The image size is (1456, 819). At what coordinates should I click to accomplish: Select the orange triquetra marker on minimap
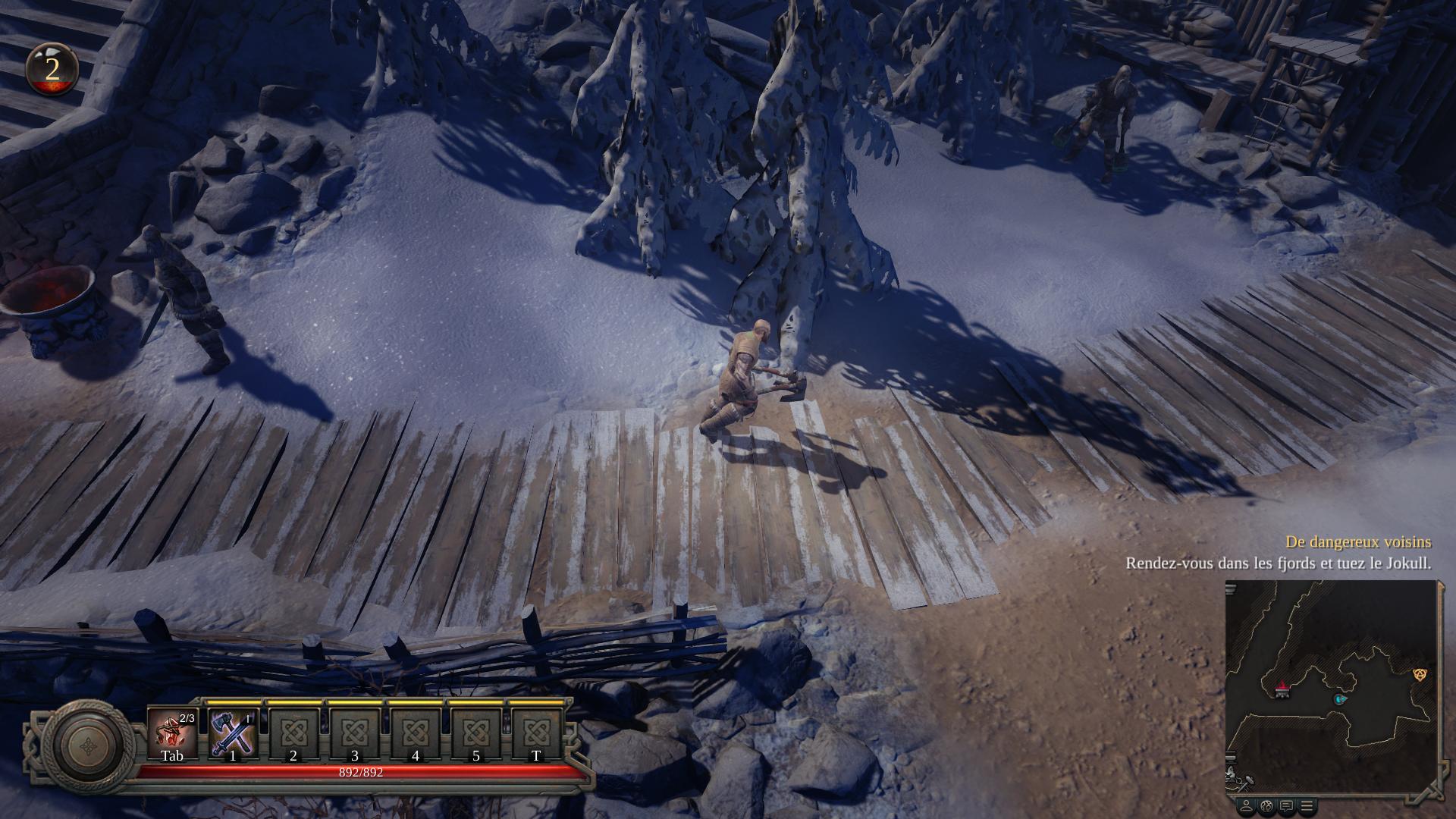click(x=1420, y=674)
